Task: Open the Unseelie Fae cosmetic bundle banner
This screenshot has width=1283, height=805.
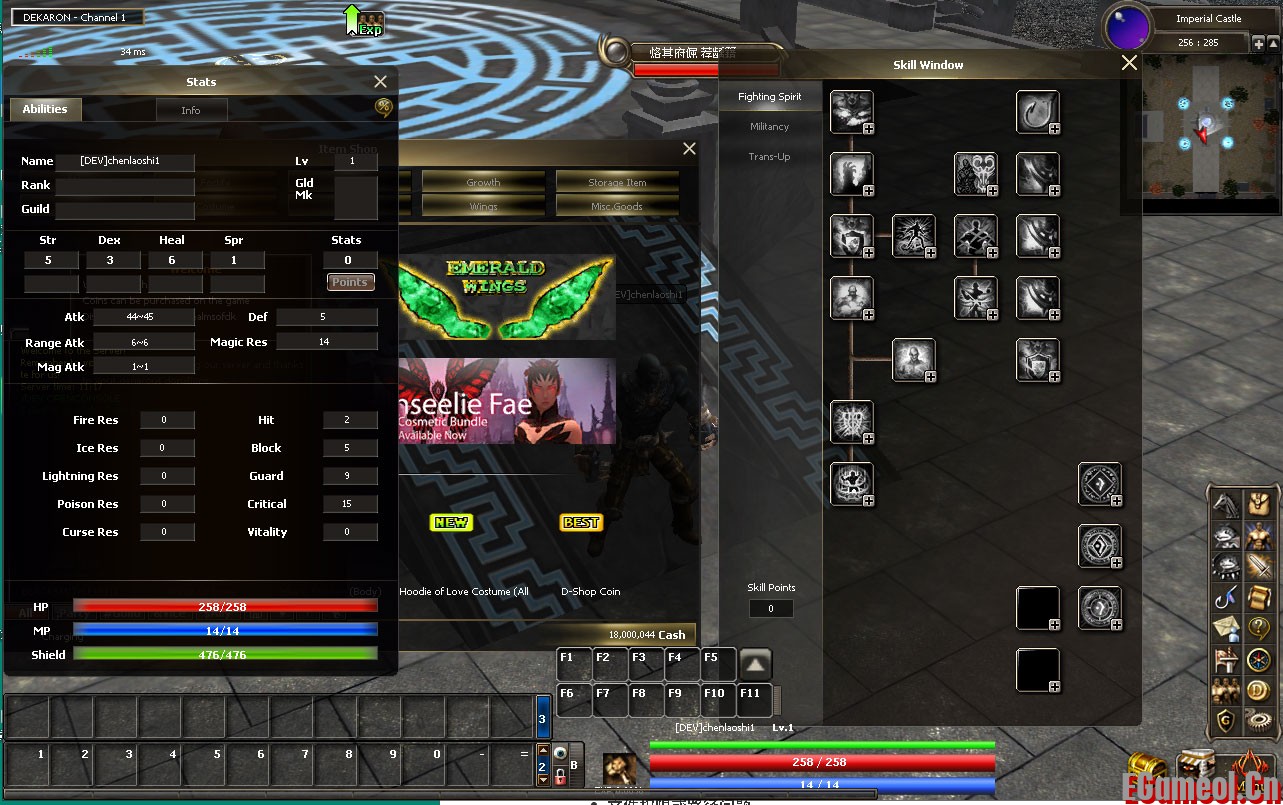Action: tap(506, 401)
